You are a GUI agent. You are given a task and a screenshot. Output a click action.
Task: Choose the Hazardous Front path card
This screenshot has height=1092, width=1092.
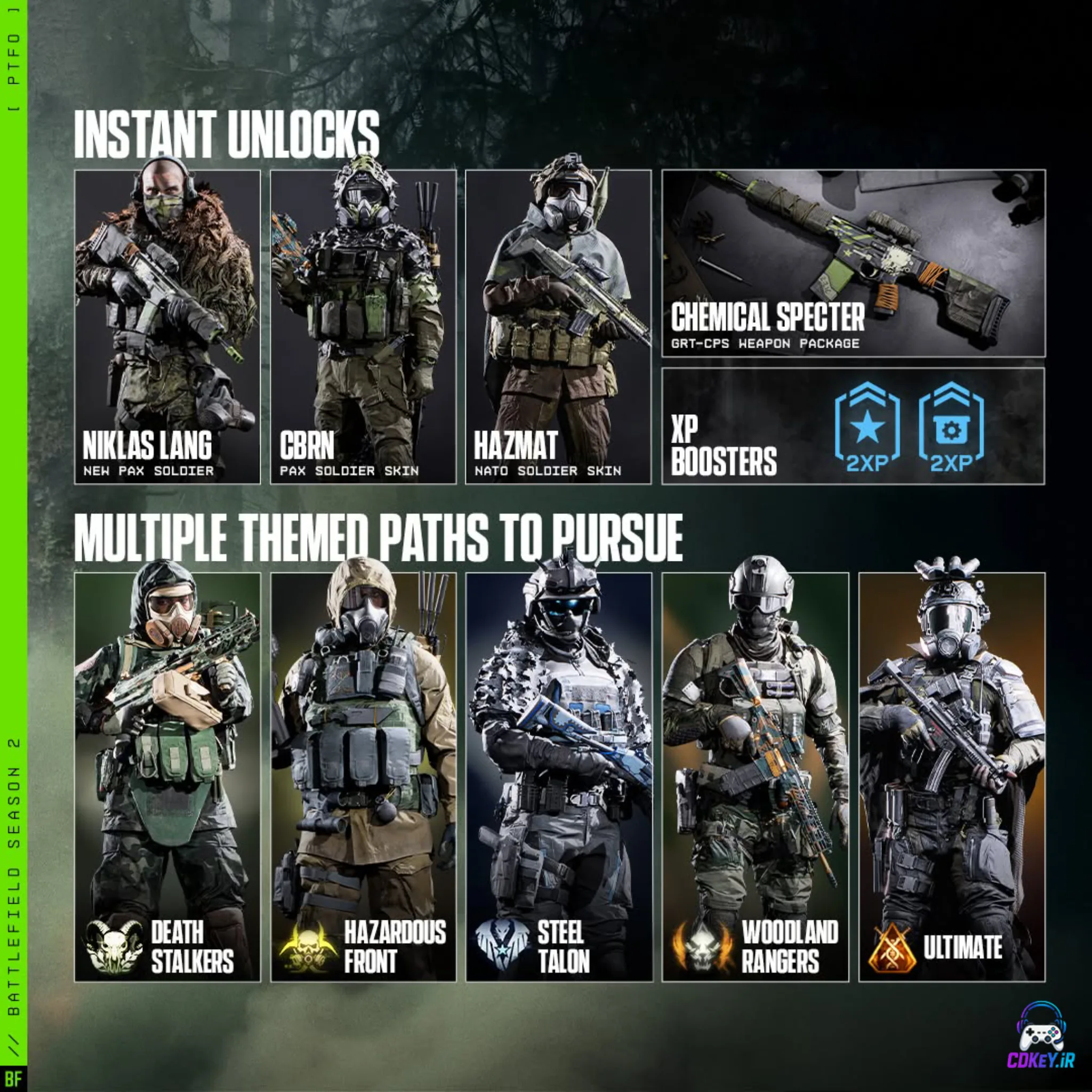363,776
